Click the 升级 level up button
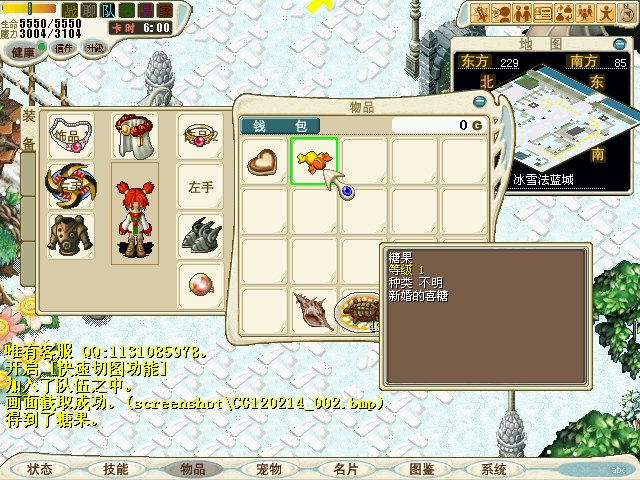640x480 pixels. 94,48
